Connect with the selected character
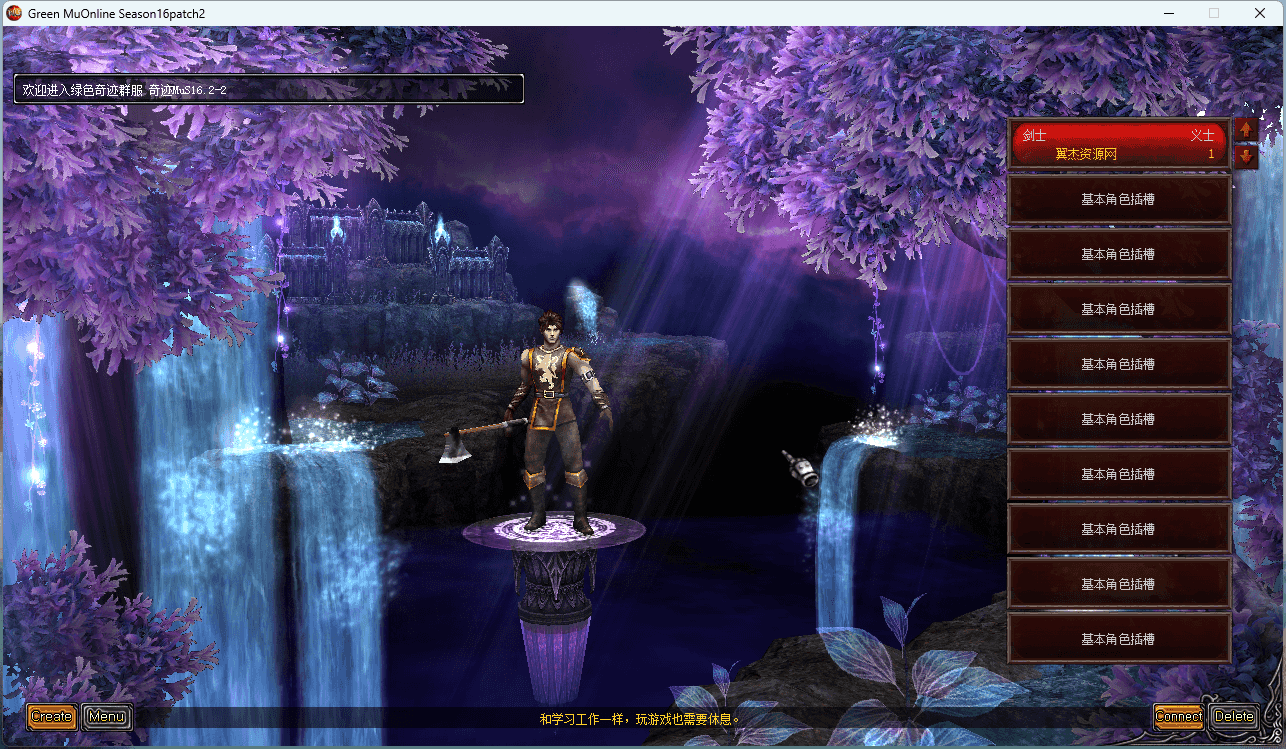Viewport: 1286px width, 749px height. [x=1178, y=716]
